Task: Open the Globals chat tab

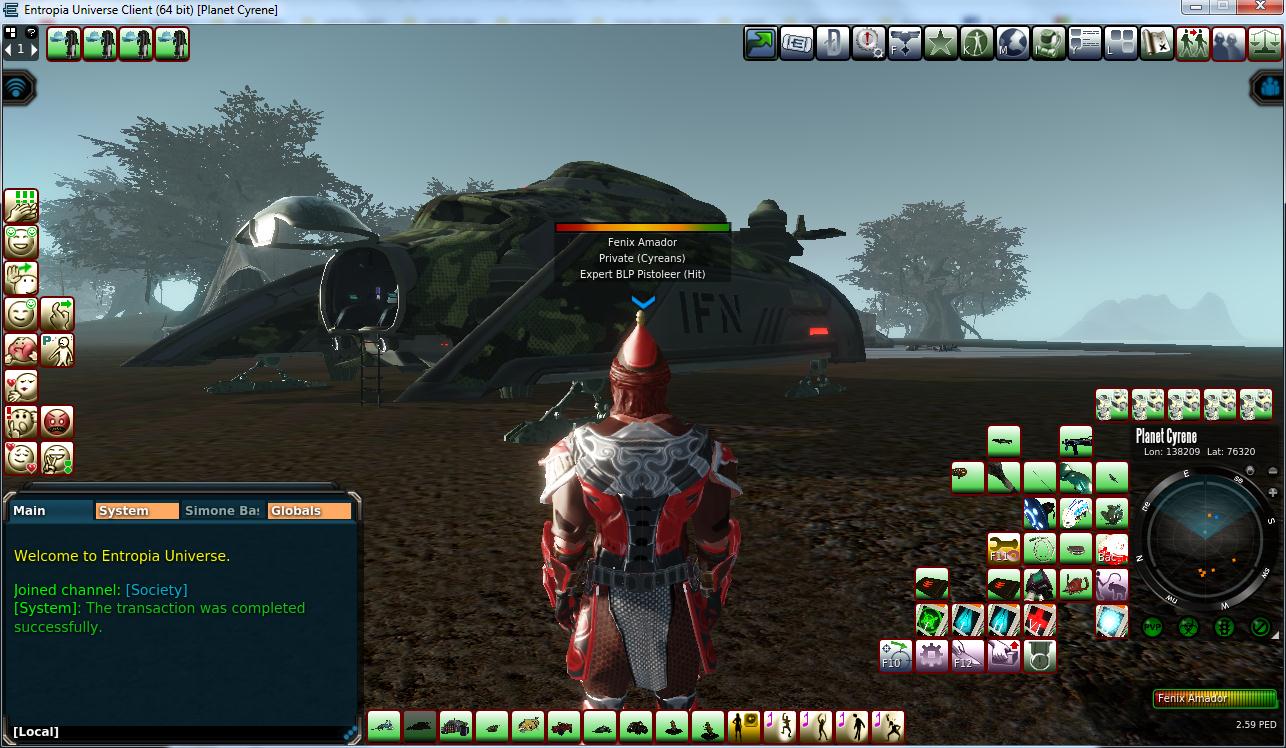Action: tap(309, 511)
